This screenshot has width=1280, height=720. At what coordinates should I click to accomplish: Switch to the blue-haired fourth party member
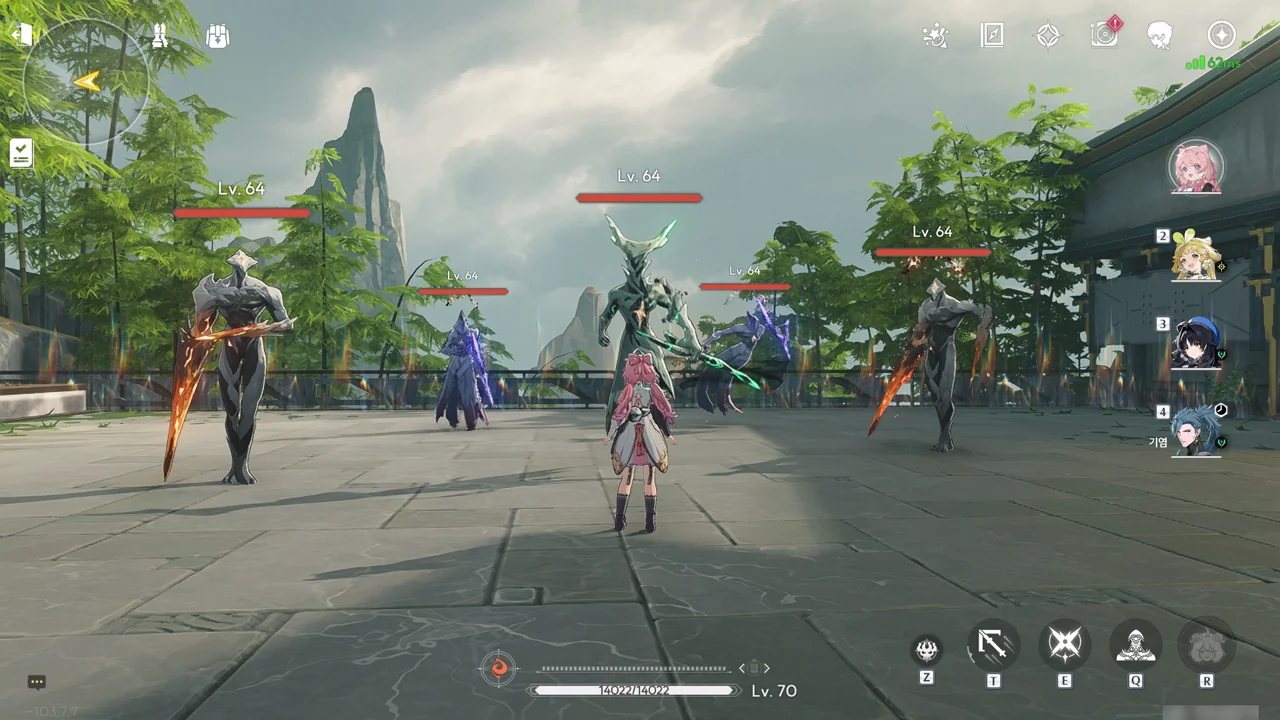tap(1196, 431)
